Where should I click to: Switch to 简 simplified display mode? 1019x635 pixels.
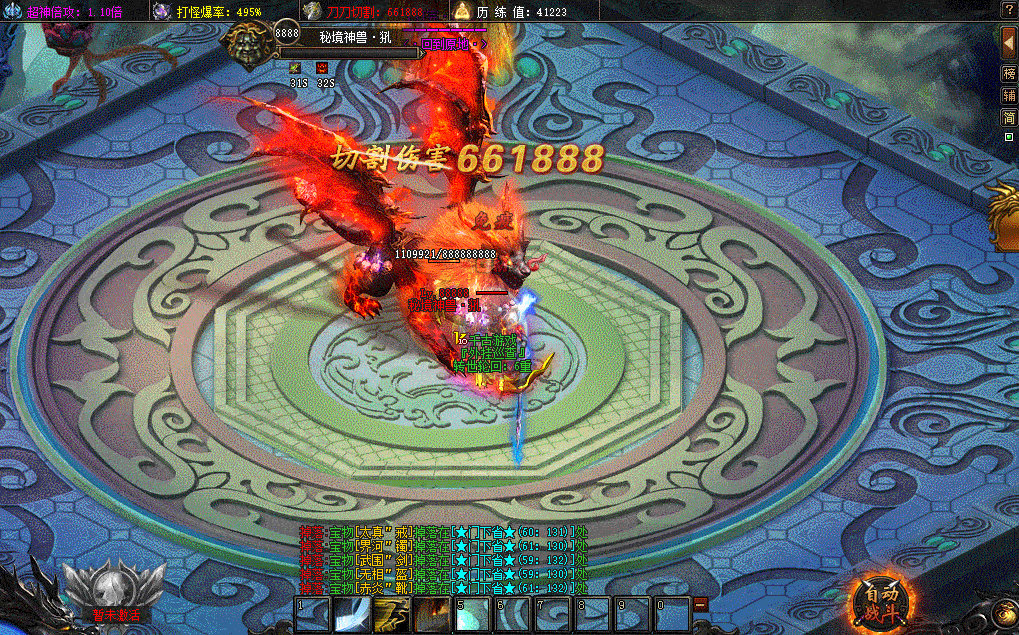1009,117
